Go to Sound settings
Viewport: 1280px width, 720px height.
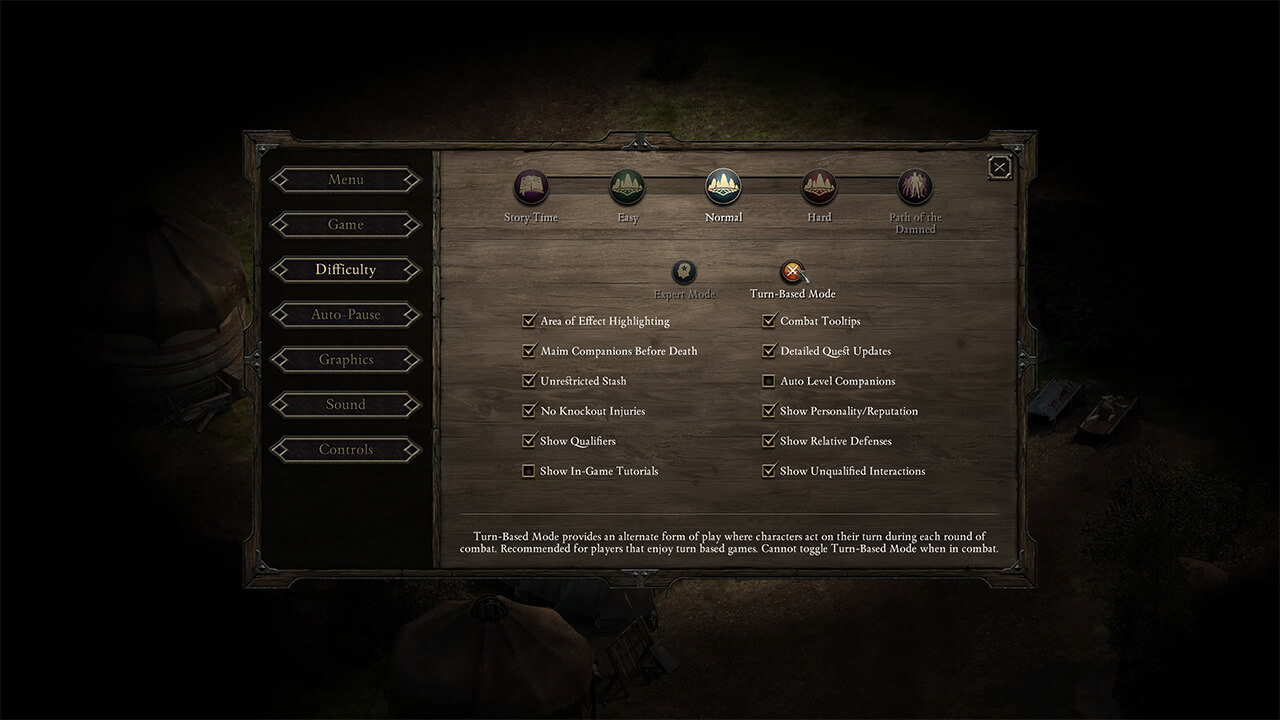pyautogui.click(x=345, y=404)
